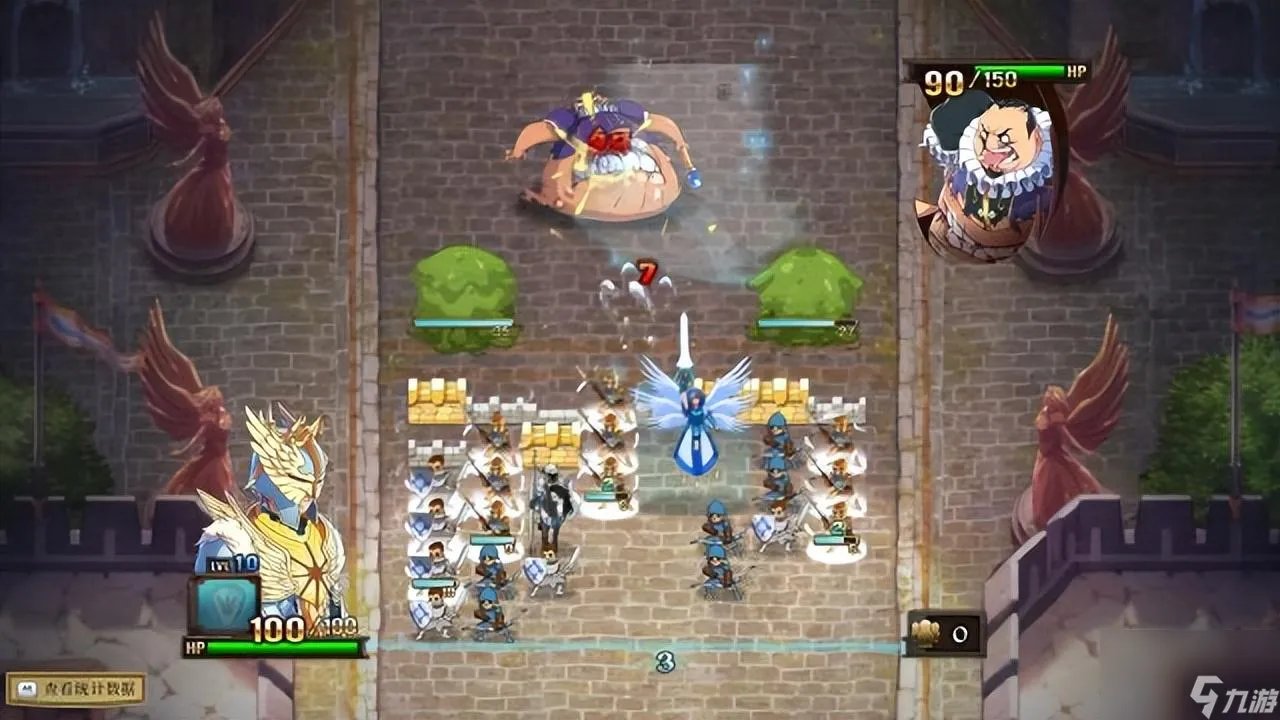1280x720 pixels.
Task: Select the right green bush creature
Action: click(805, 290)
